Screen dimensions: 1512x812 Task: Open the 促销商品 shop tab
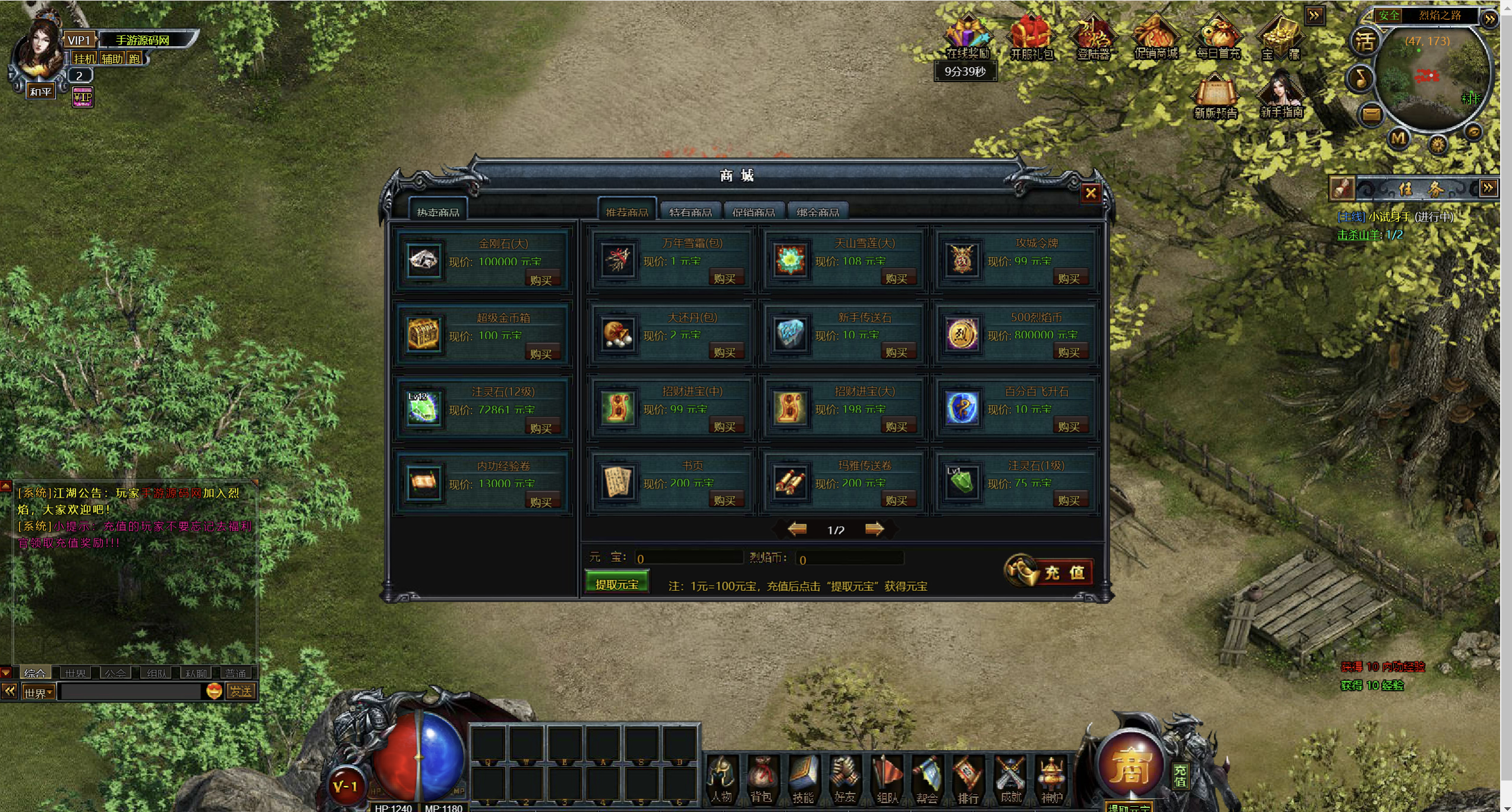pyautogui.click(x=754, y=212)
